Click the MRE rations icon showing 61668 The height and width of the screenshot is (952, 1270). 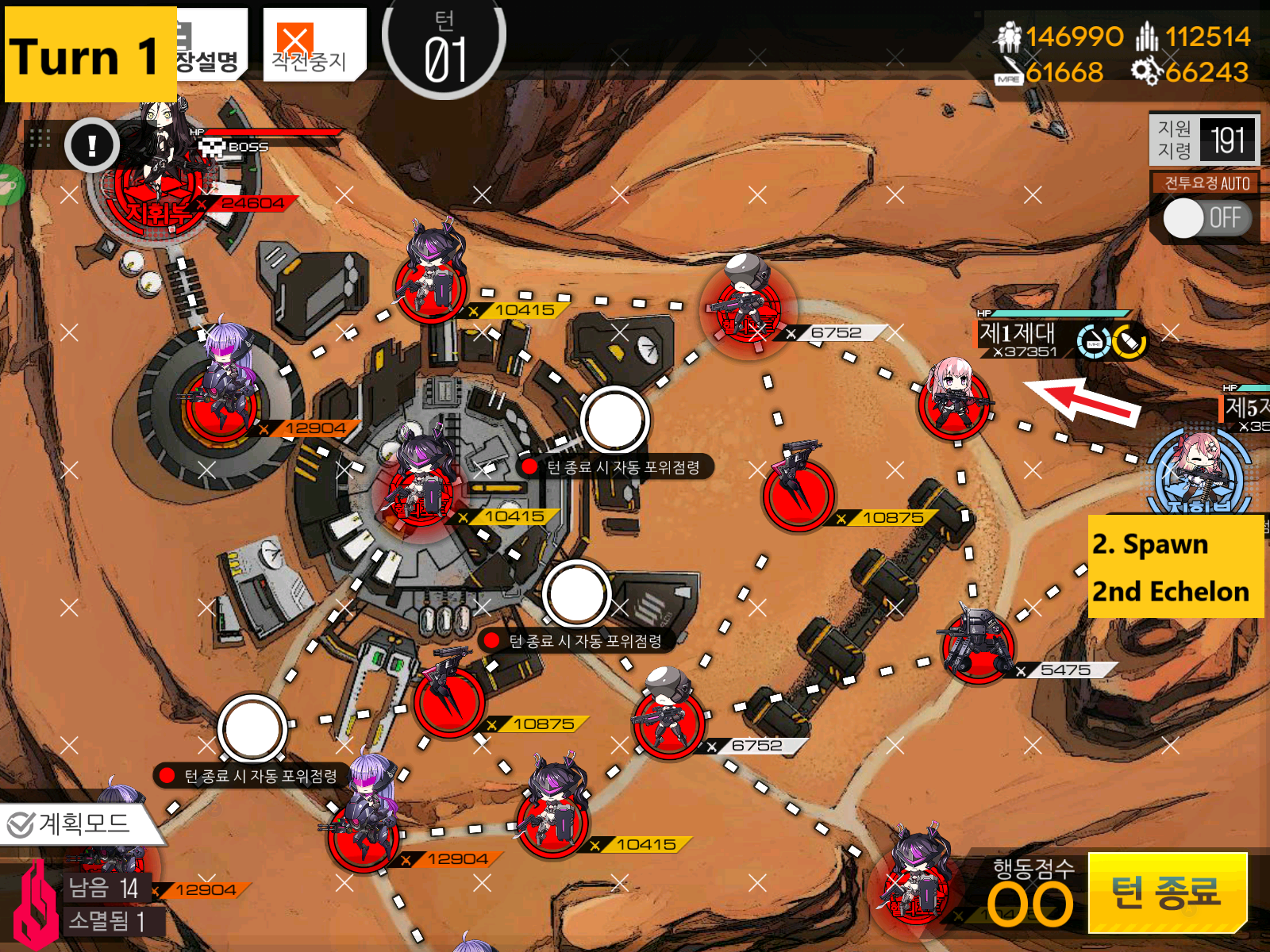tap(1010, 71)
